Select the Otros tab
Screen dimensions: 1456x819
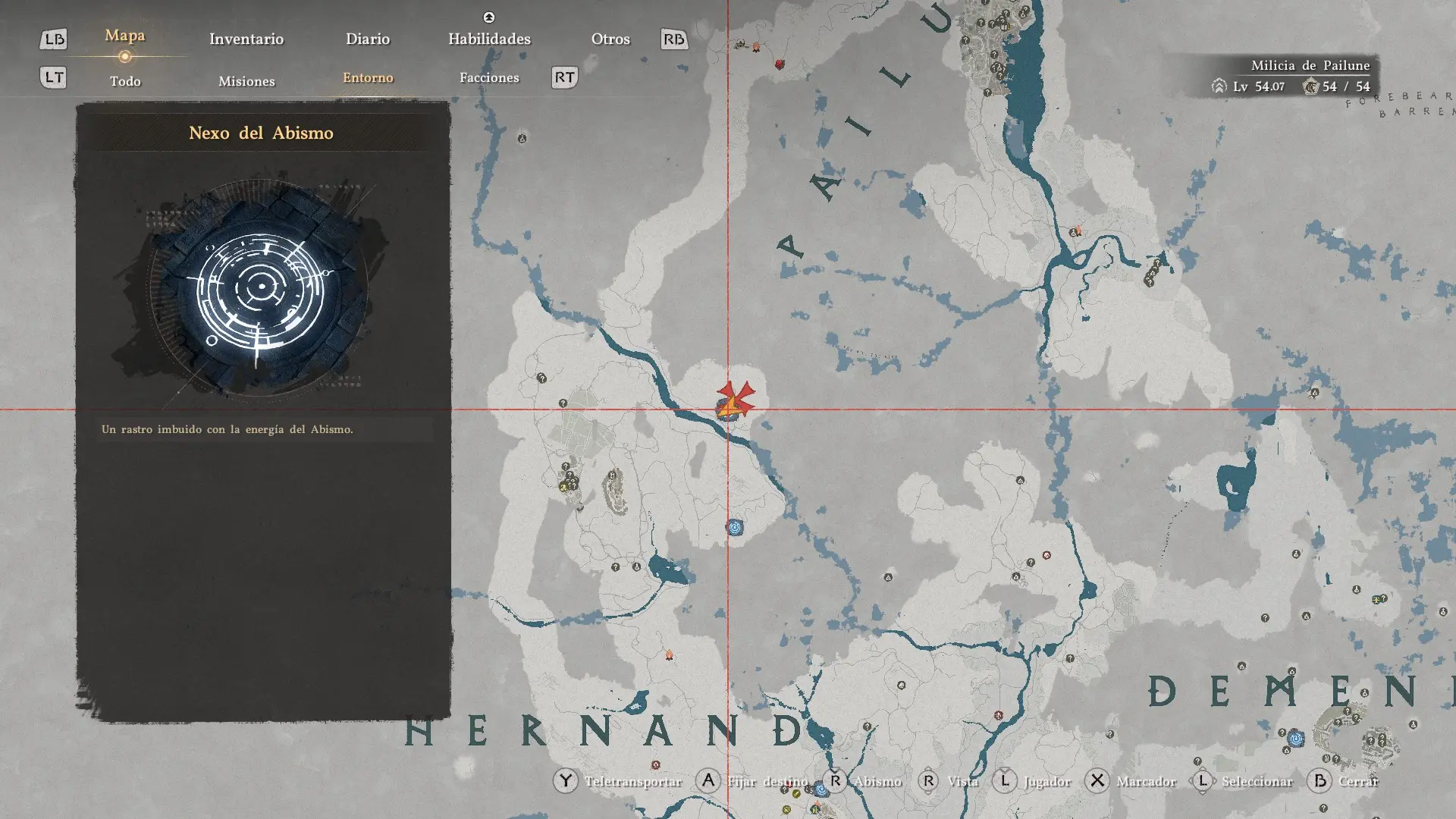coord(610,39)
